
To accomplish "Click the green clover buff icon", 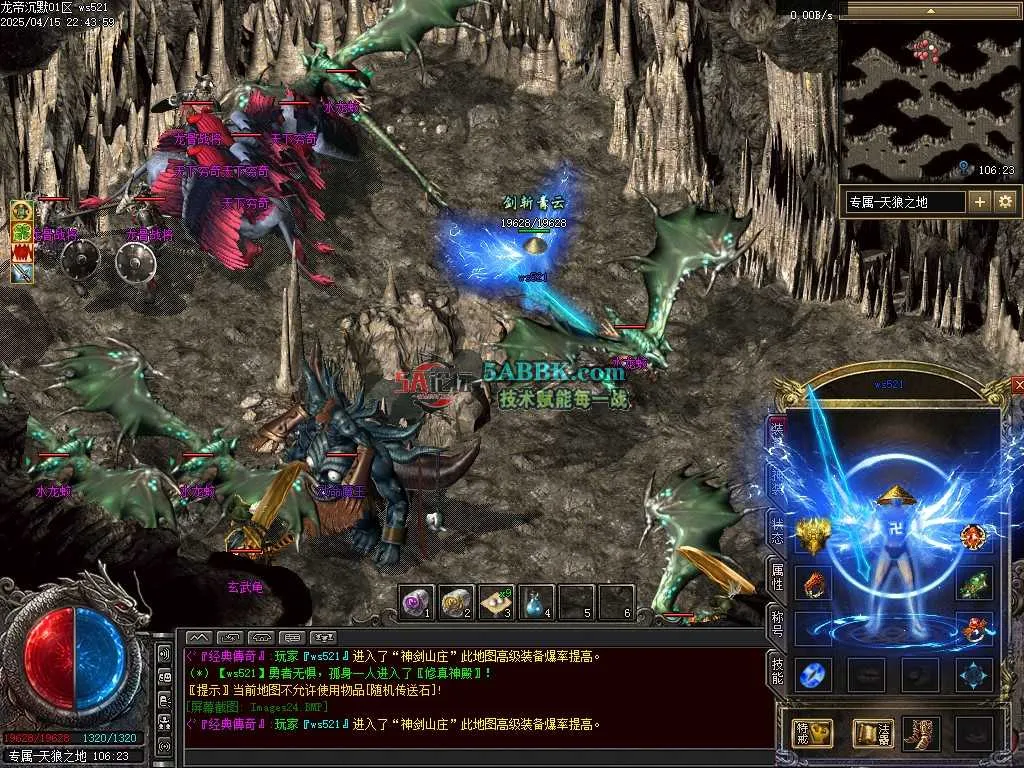I will coord(22,231).
